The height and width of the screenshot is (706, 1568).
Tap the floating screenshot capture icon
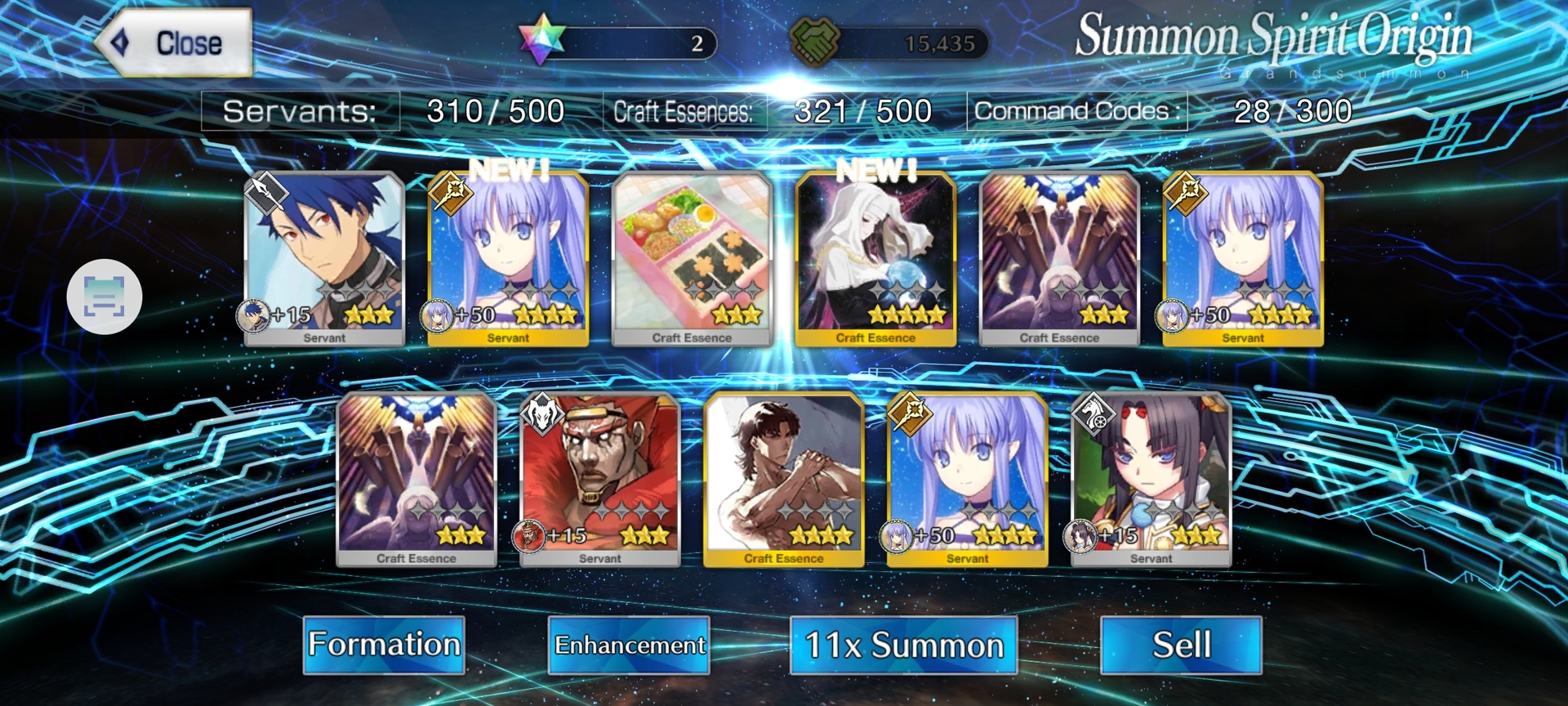(x=105, y=297)
